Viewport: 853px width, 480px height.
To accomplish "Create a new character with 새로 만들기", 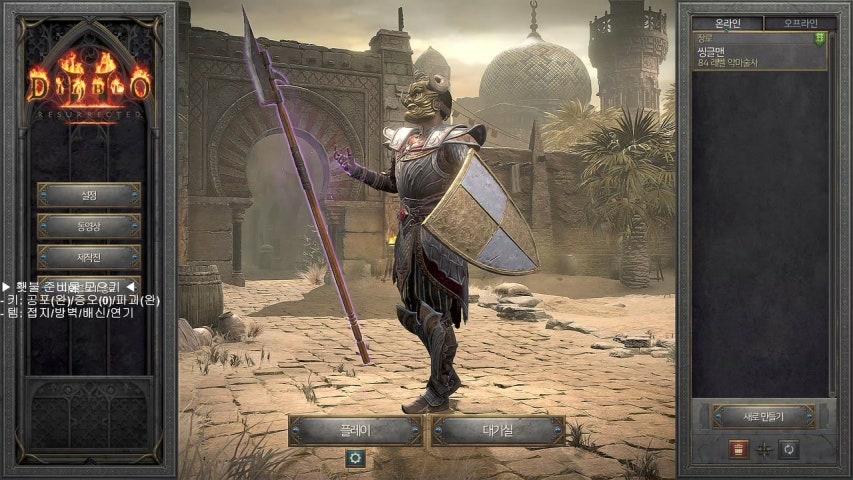I will (763, 416).
